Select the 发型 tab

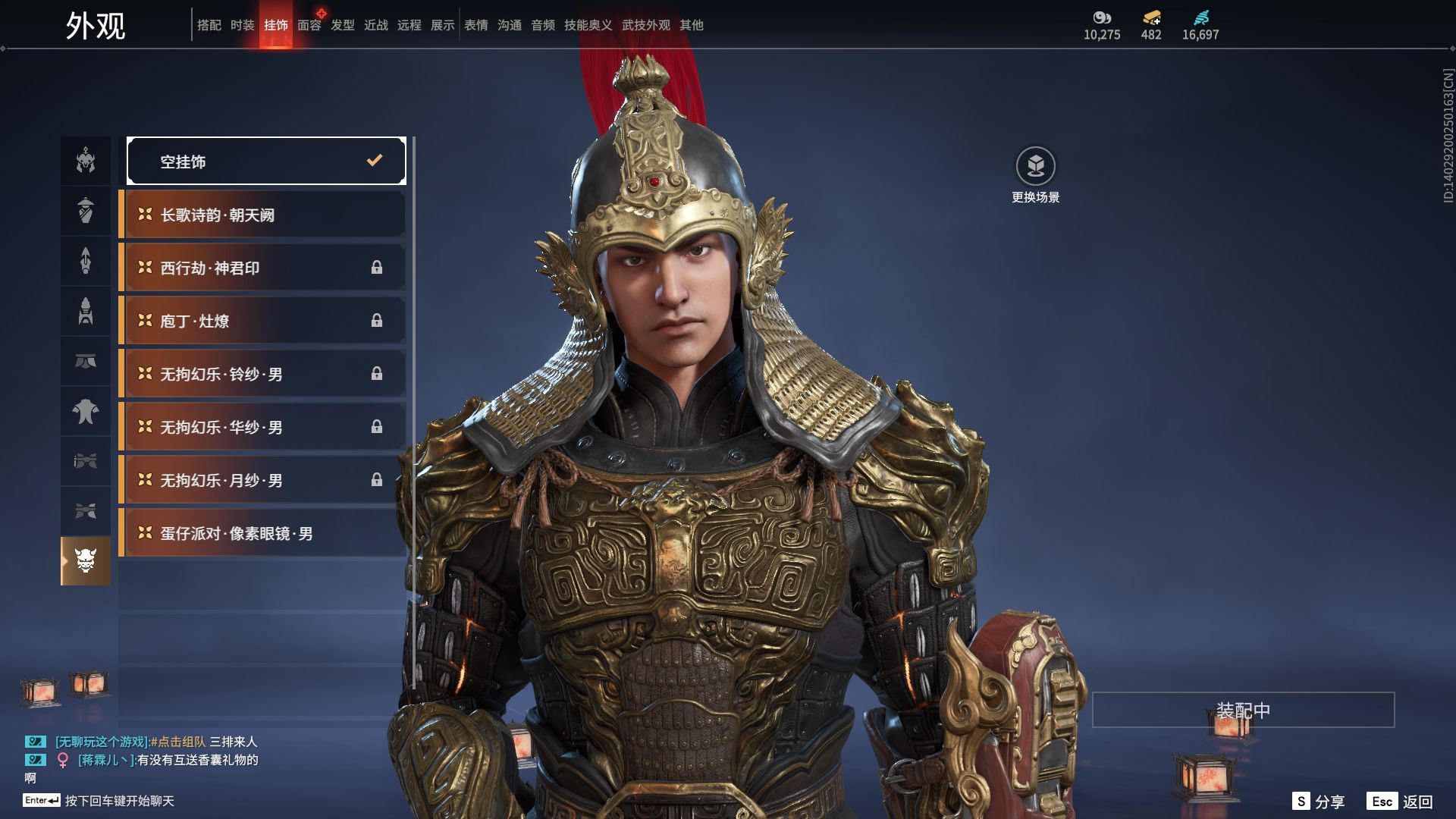coord(343,25)
